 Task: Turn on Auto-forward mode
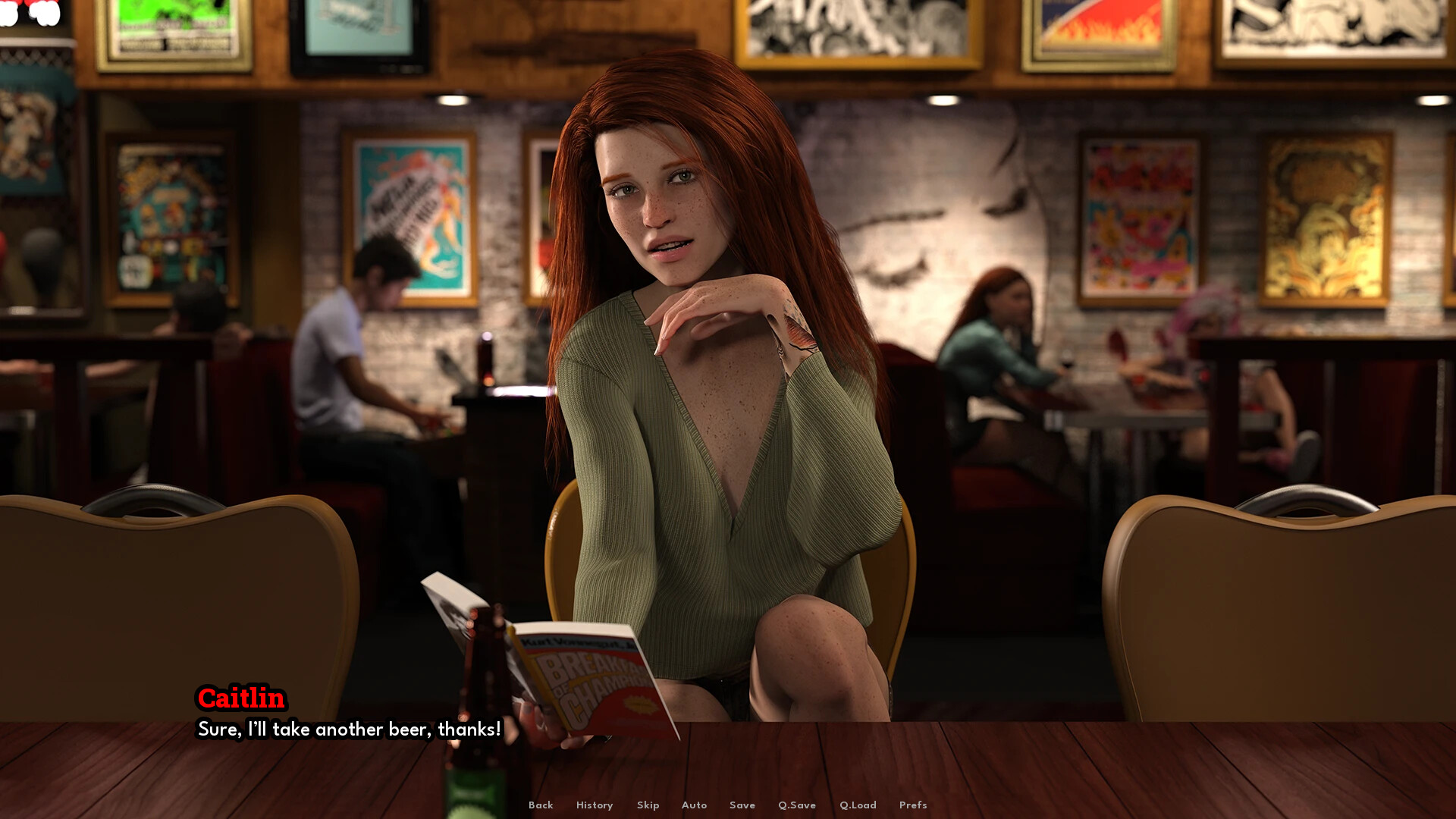[x=694, y=805]
